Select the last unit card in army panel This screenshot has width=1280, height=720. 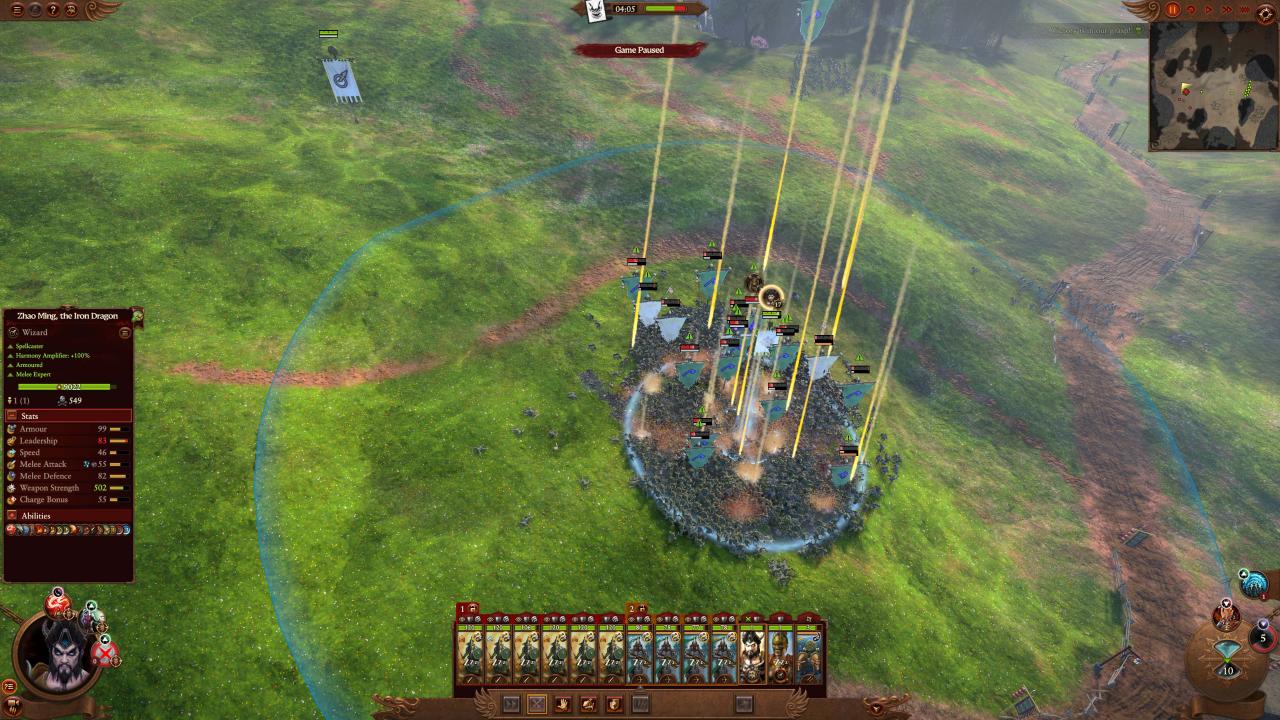point(808,657)
